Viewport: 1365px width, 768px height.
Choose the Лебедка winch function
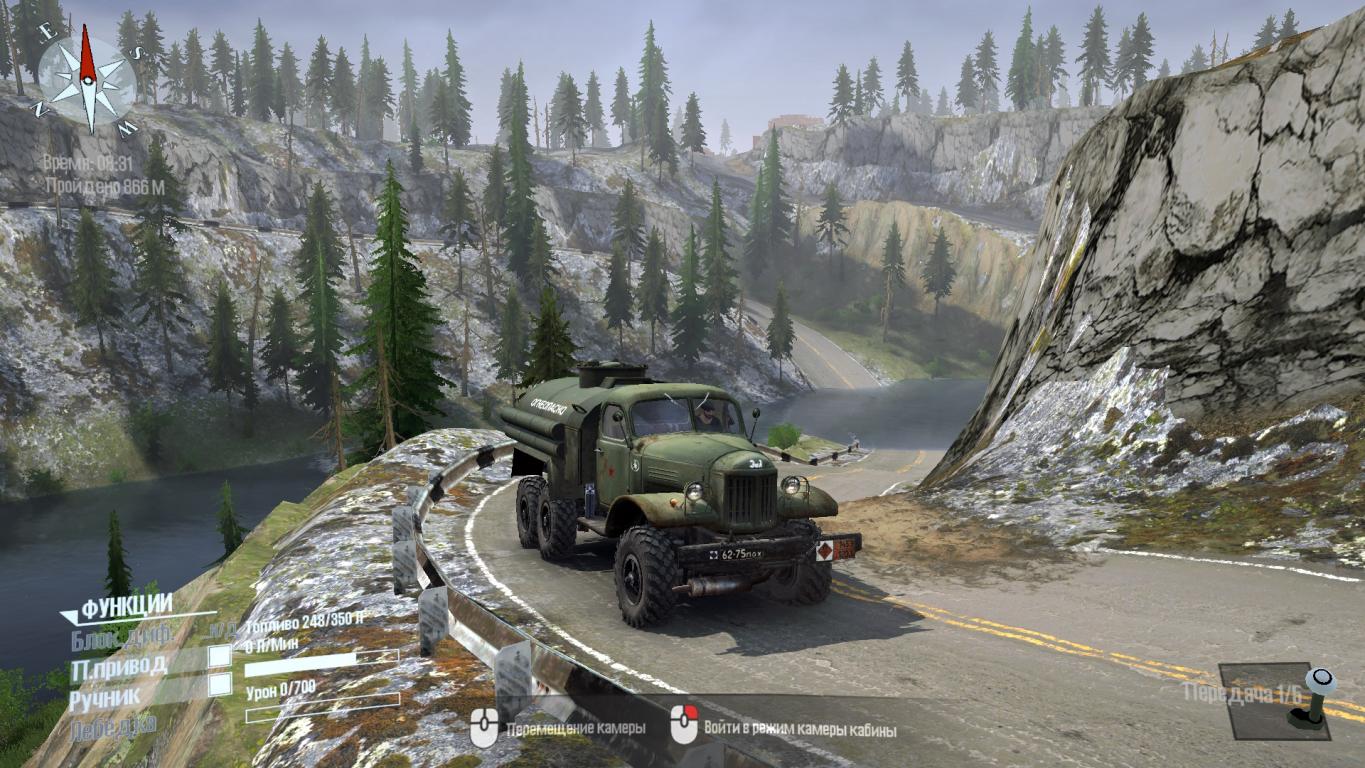click(113, 726)
